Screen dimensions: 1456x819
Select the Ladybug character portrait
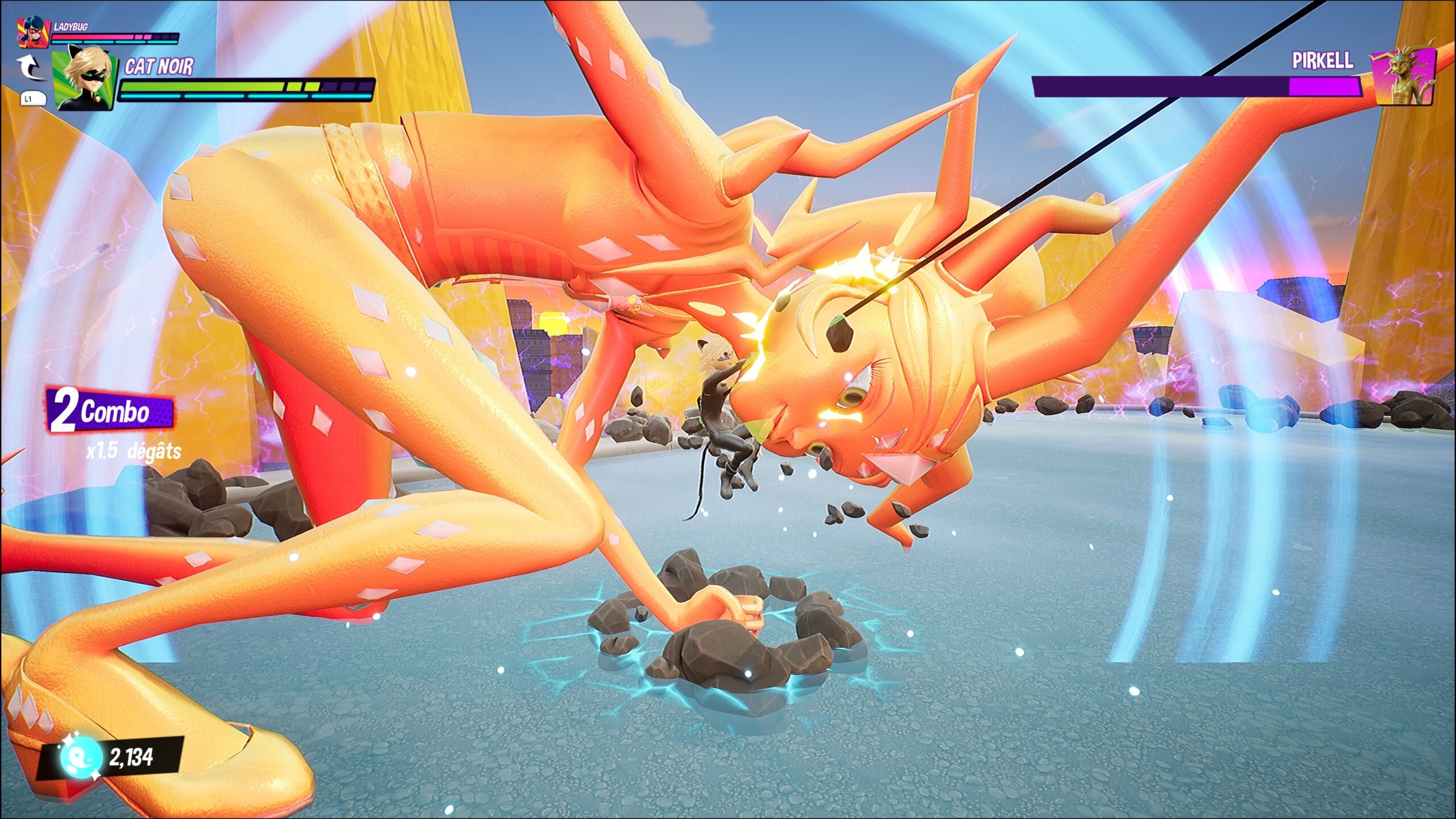(x=32, y=32)
